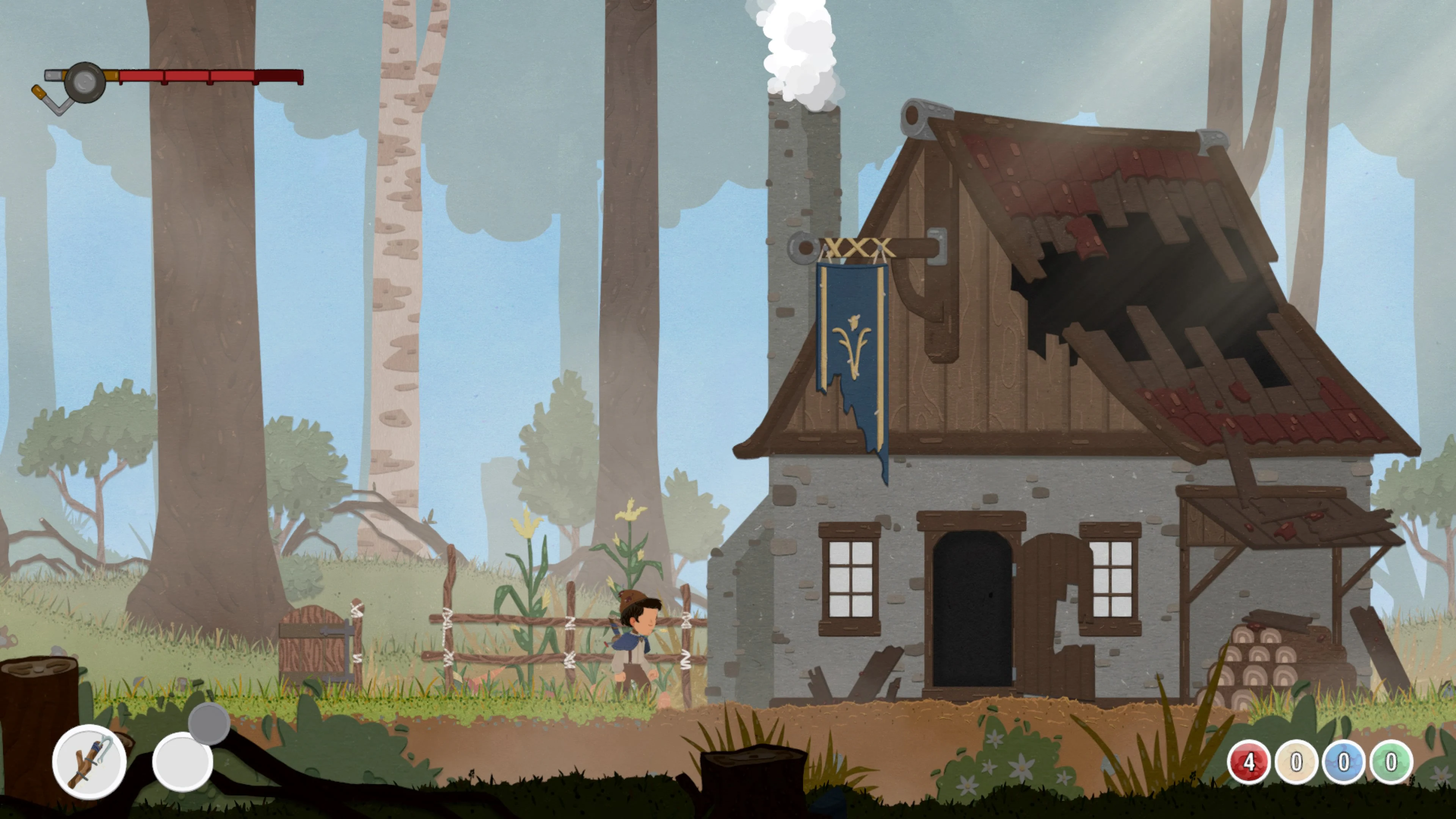Click the empty white item slot
The width and height of the screenshot is (1456, 819).
point(182,762)
